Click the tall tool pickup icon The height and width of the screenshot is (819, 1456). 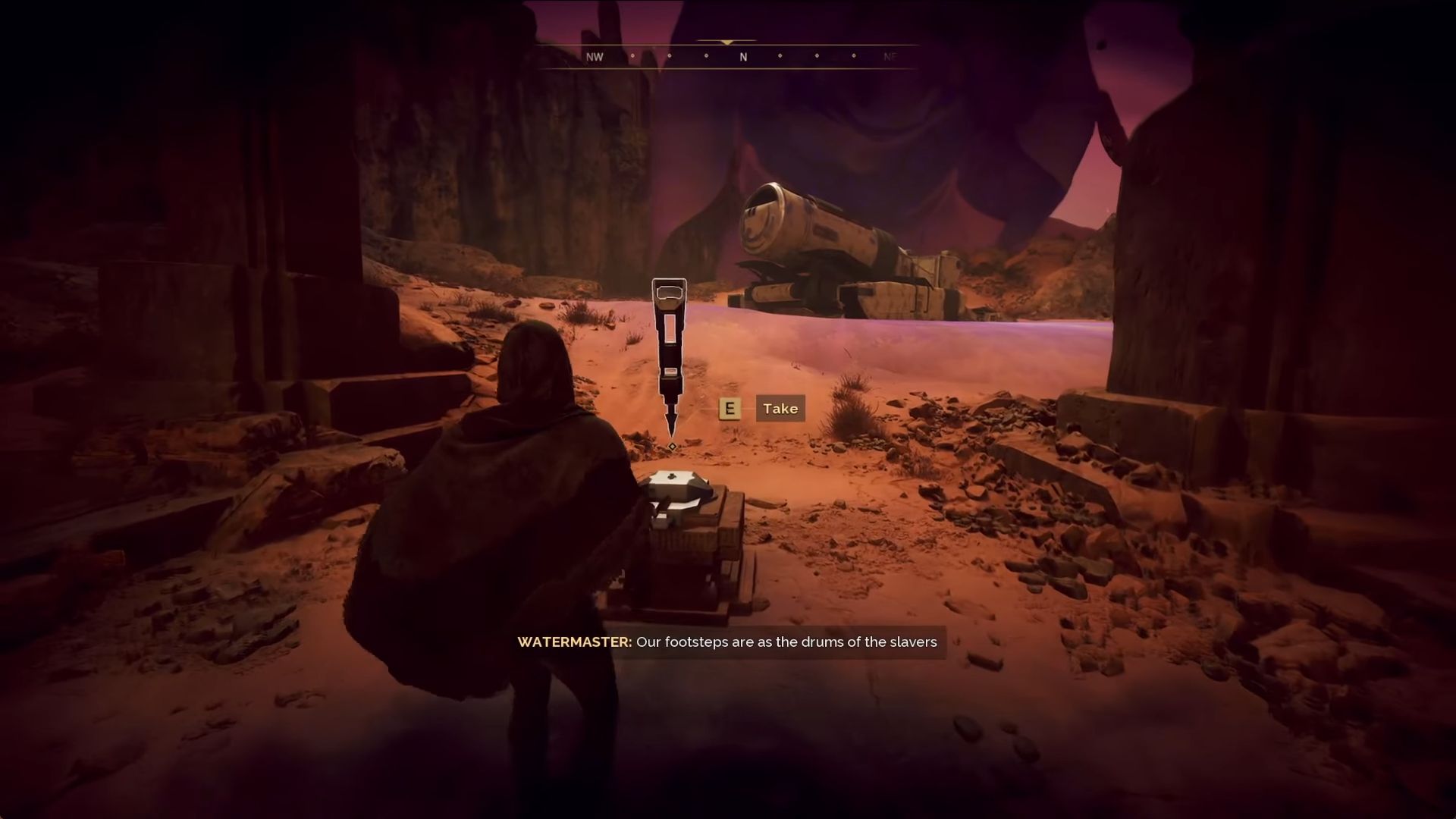669,356
